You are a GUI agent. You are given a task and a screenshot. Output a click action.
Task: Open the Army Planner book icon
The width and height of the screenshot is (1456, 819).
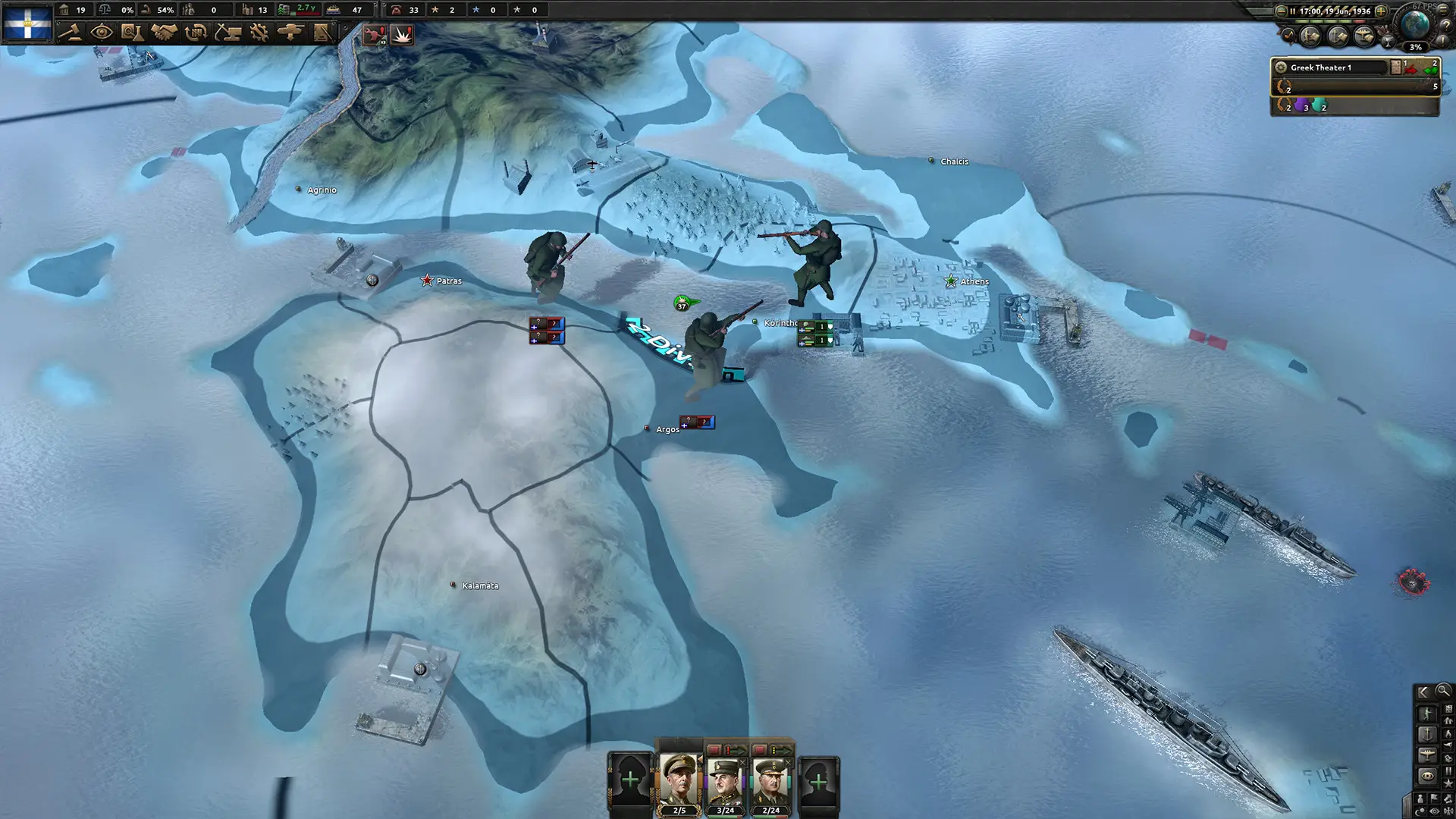point(323,32)
